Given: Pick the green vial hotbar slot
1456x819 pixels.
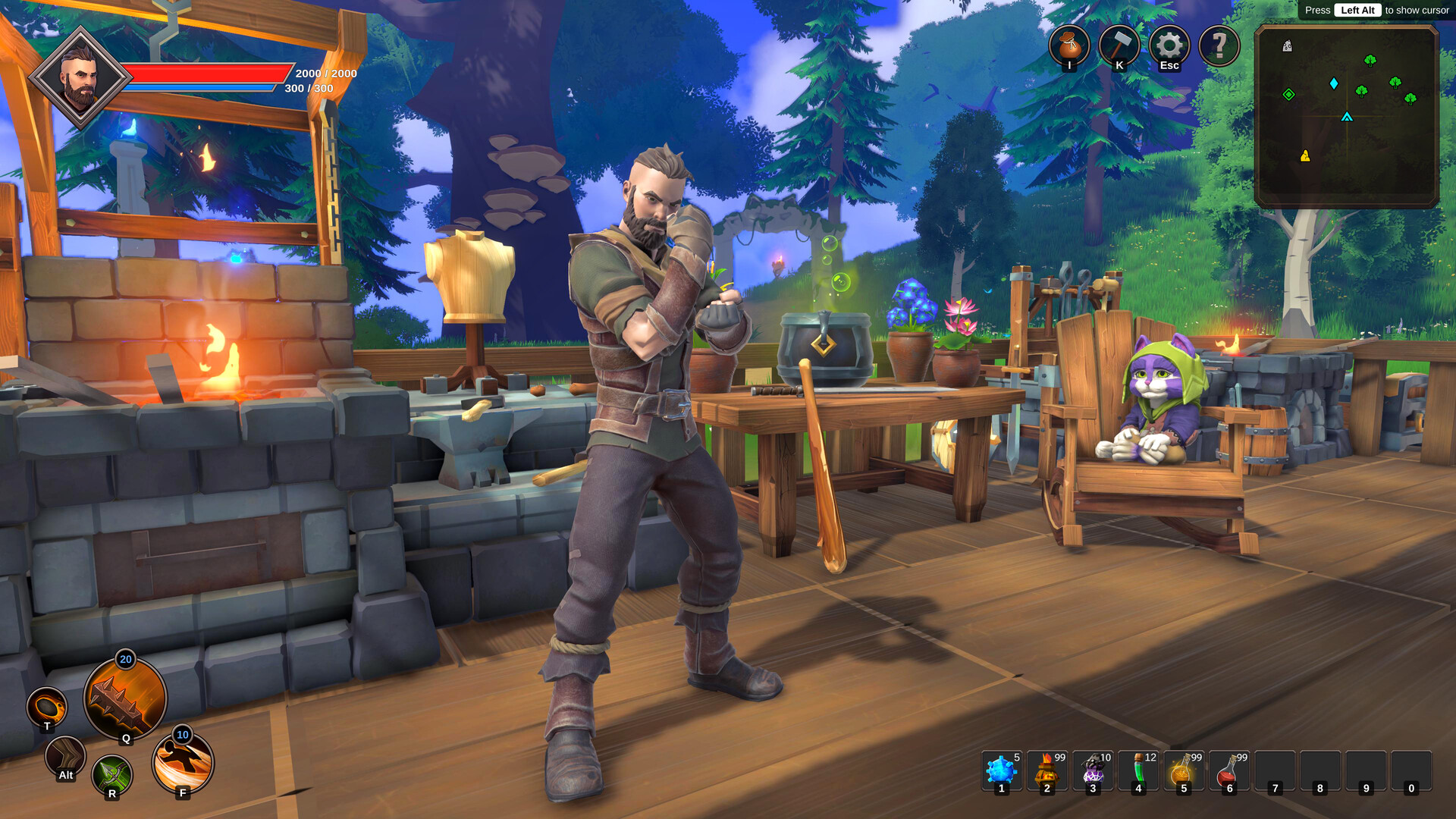Looking at the screenshot, I should click(1138, 771).
